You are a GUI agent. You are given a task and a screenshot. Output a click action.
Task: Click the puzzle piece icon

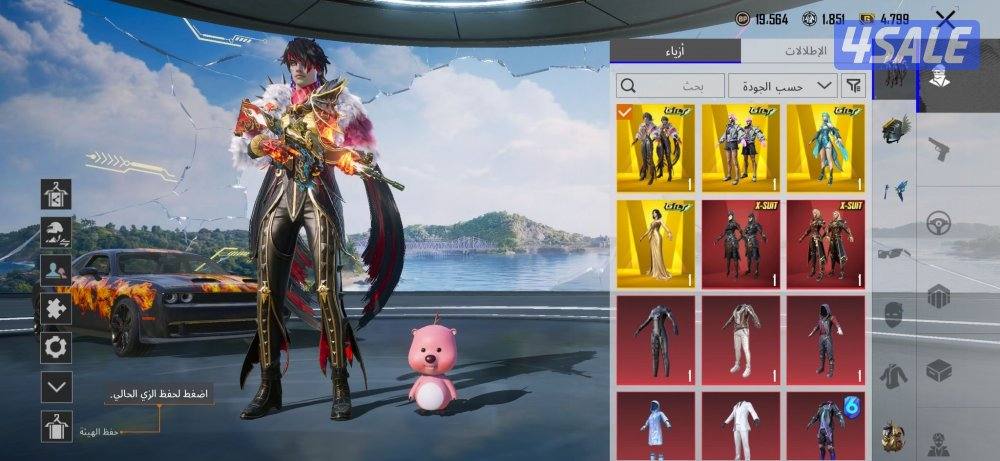tap(56, 308)
